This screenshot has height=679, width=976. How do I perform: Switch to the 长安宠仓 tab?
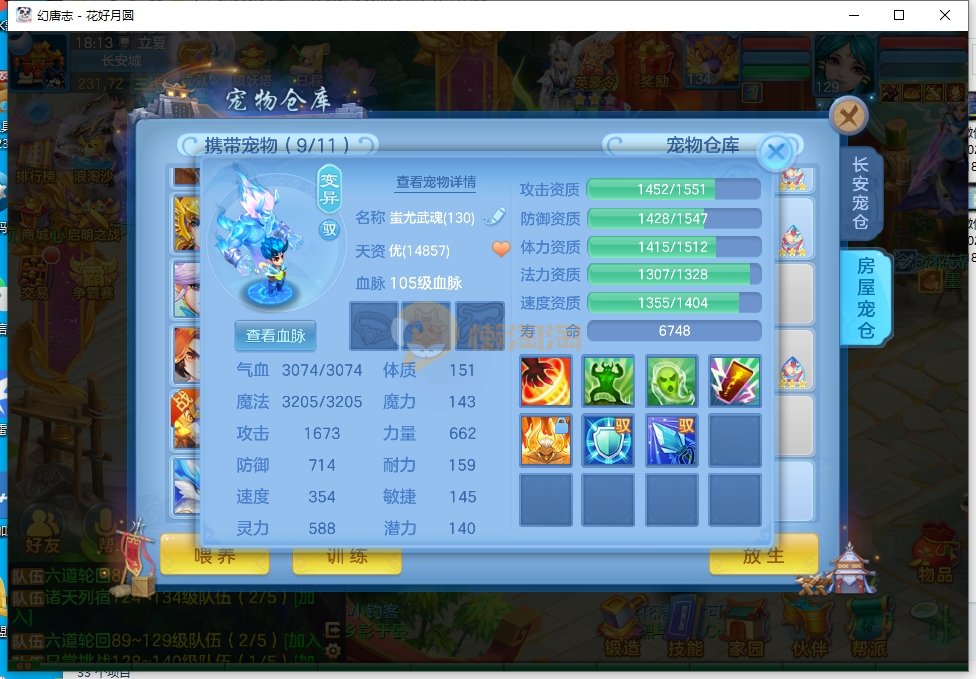(x=860, y=192)
